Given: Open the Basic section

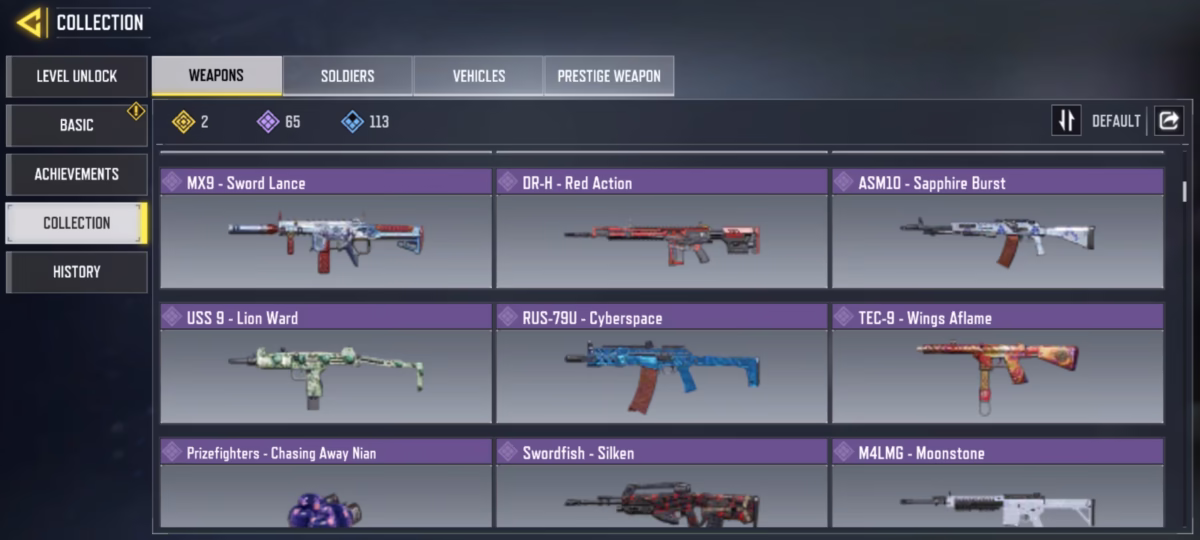Looking at the screenshot, I should (x=77, y=125).
